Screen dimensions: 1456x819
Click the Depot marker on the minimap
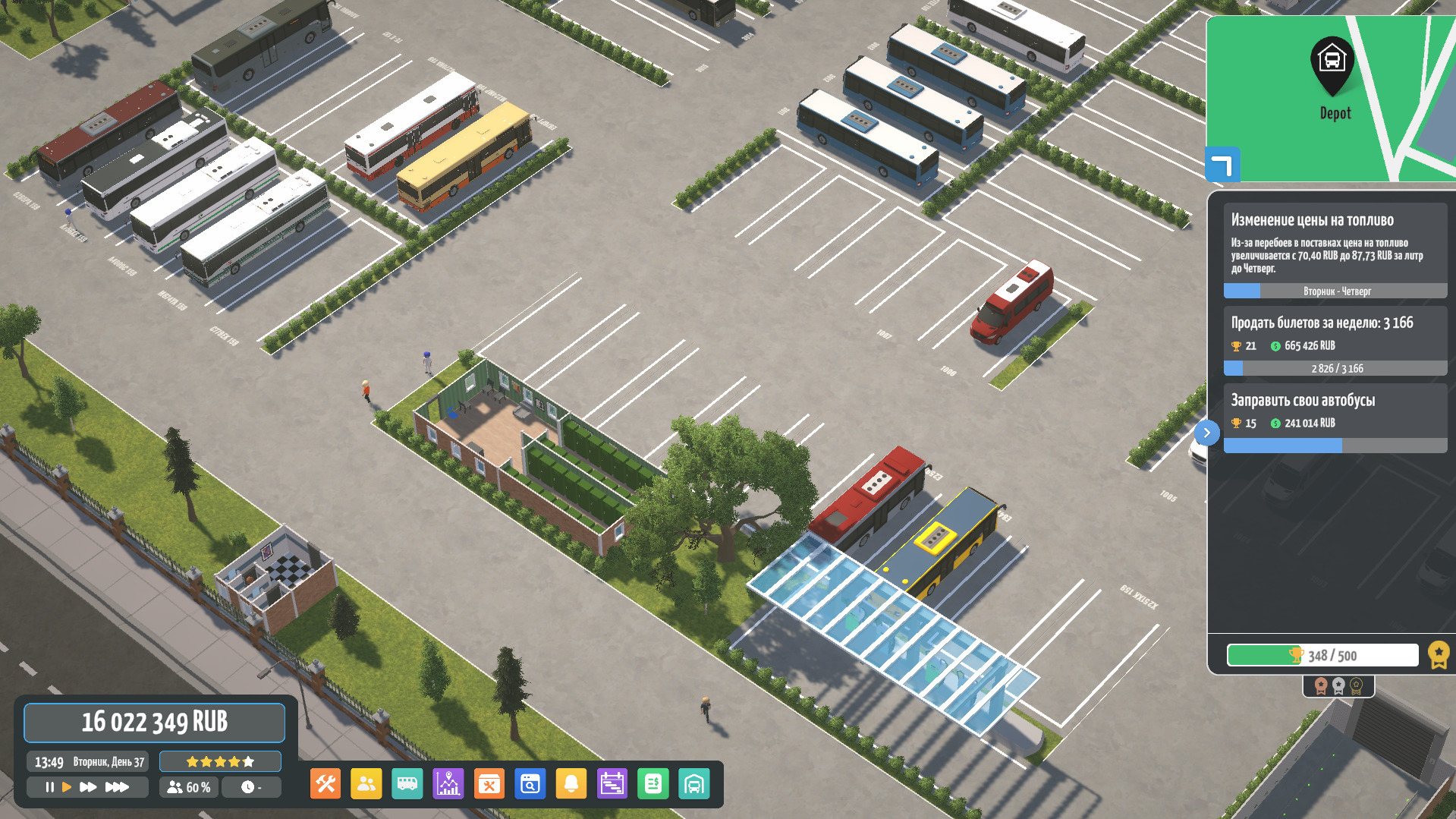(1332, 65)
